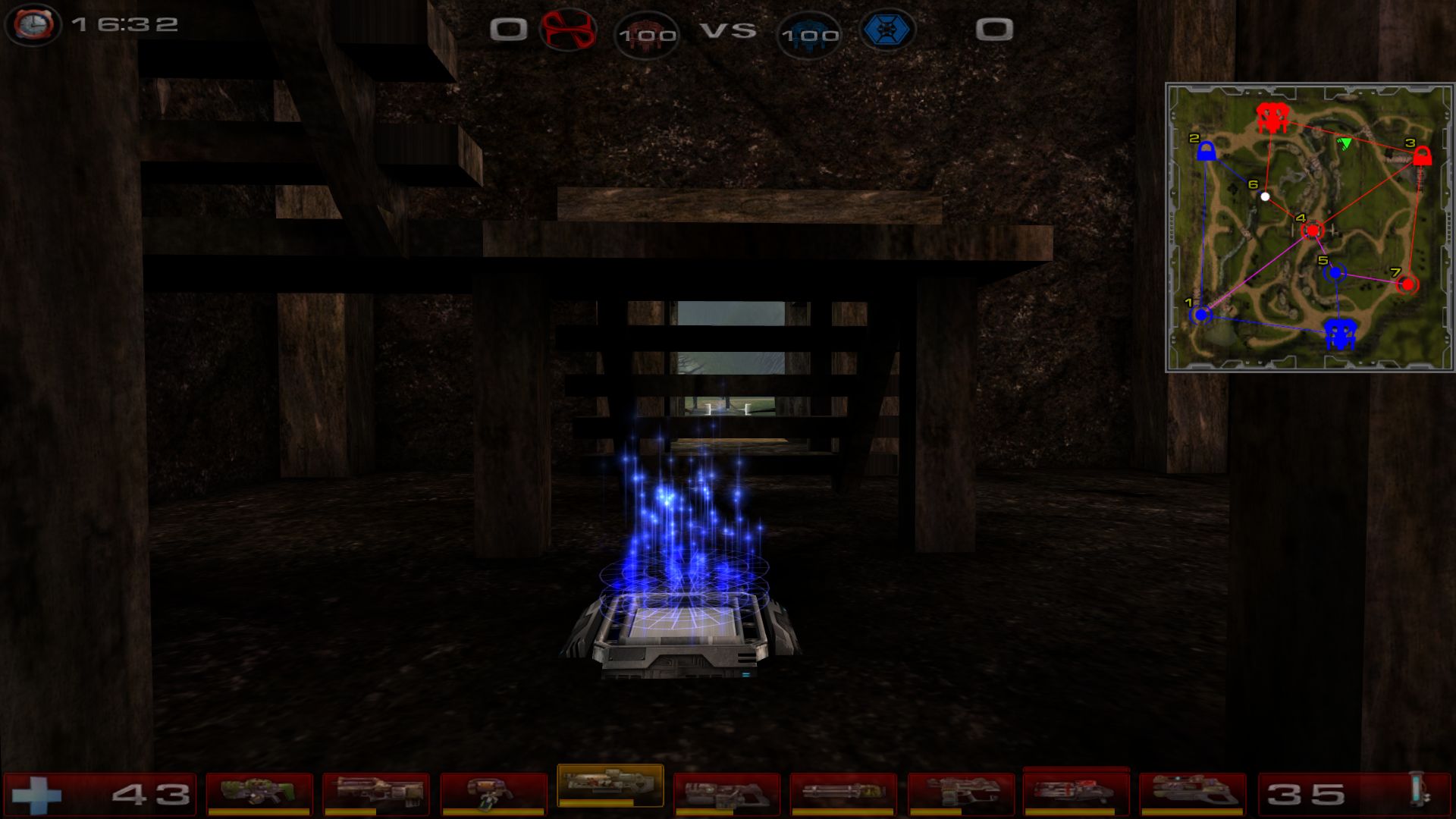Switch to the Lightning Gun slot
Image resolution: width=1456 pixels, height=819 pixels.
(1193, 793)
